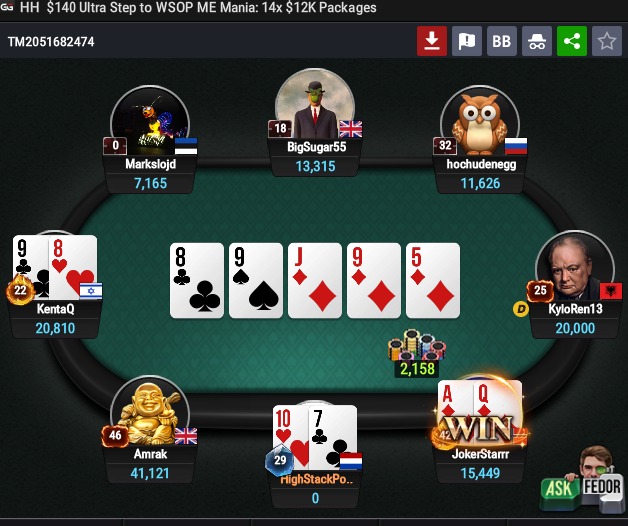Click the flag report icon

point(467,41)
